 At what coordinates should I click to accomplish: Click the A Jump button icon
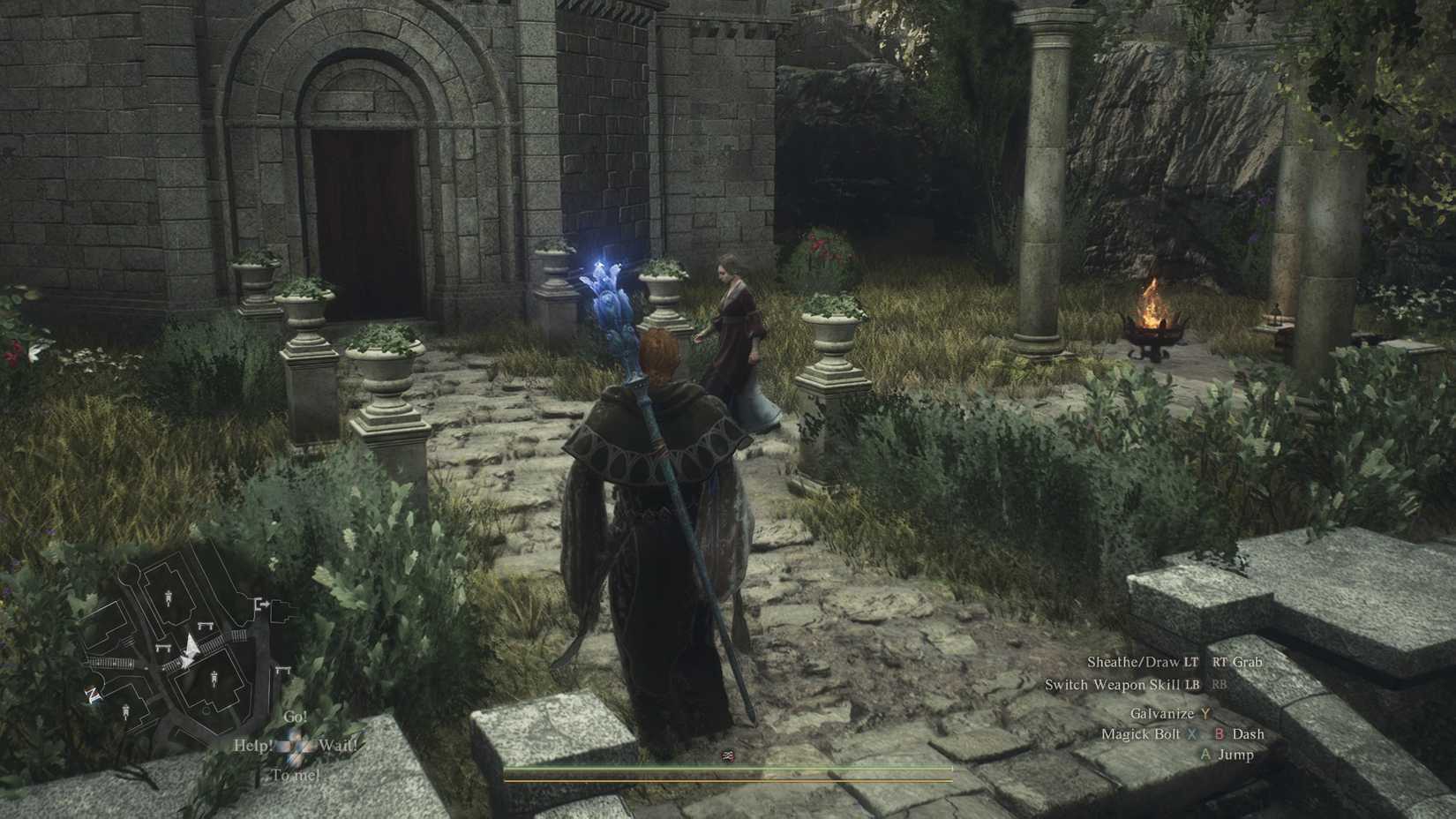(1205, 755)
